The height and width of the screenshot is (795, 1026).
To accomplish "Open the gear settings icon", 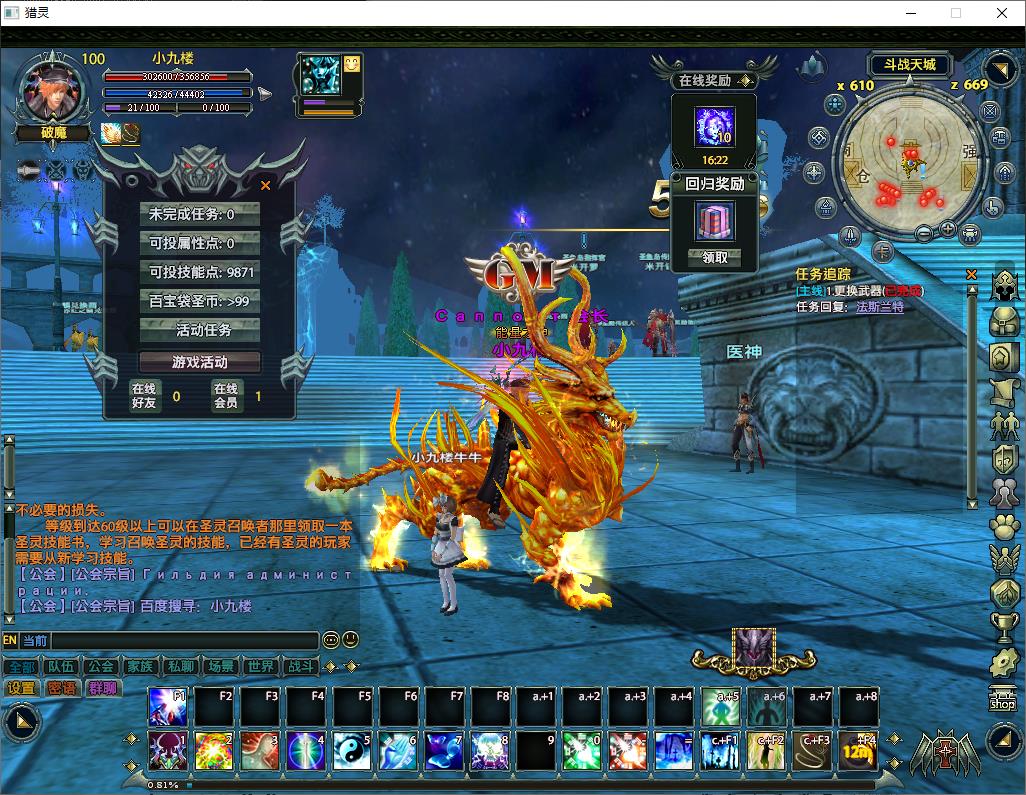I will 1004,661.
